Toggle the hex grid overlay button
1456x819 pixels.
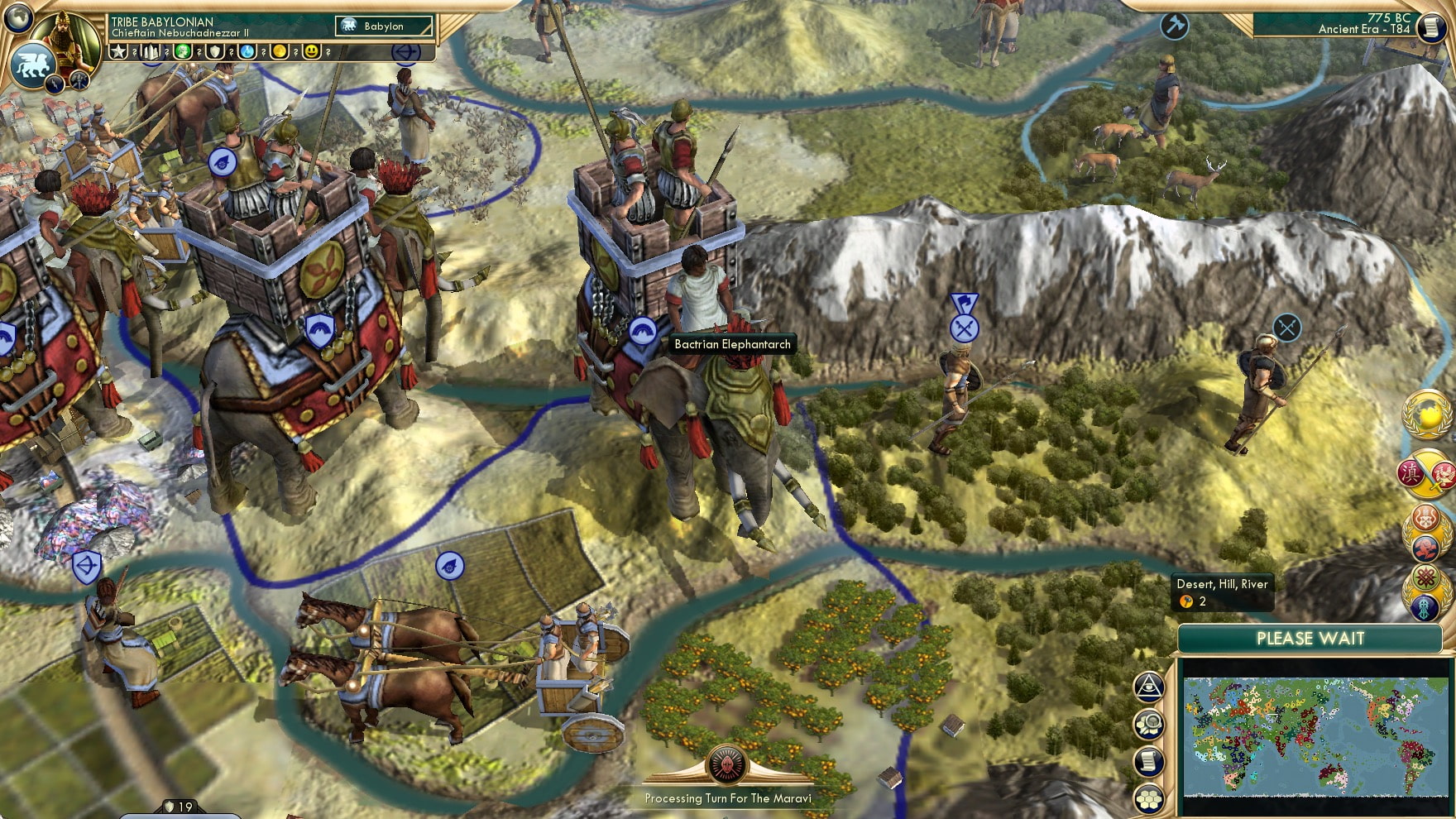pyautogui.click(x=1148, y=797)
